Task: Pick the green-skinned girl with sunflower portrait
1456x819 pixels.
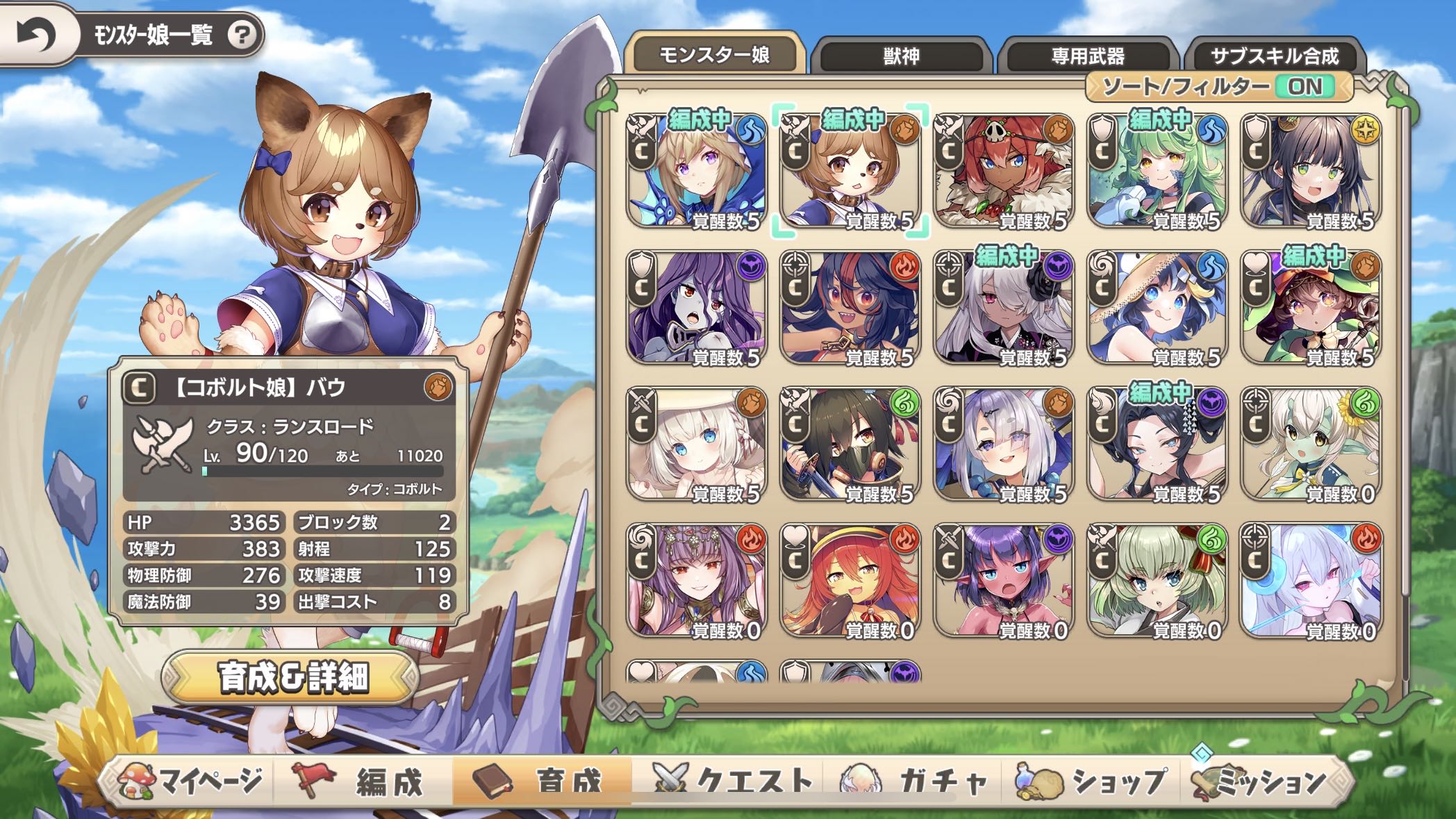Action: coord(1310,445)
